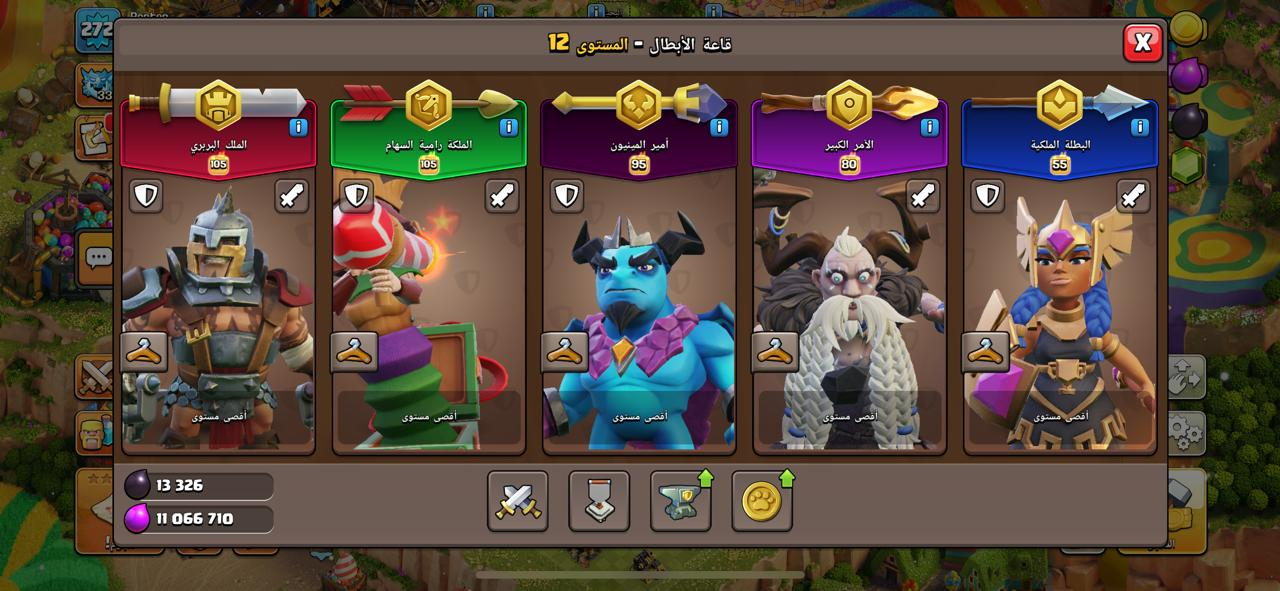Toggle Minion Prince shield defense mode
The width and height of the screenshot is (1280, 591).
[x=567, y=196]
